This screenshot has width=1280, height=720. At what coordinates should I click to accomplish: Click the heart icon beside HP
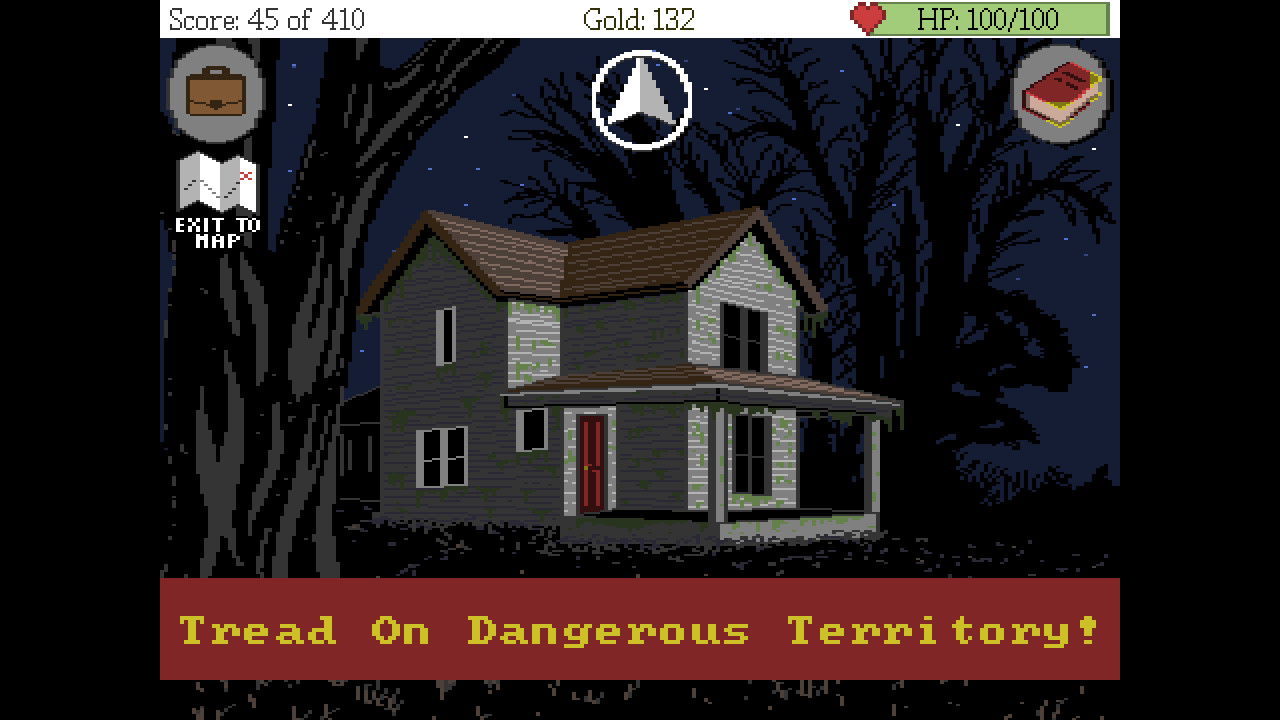(868, 17)
